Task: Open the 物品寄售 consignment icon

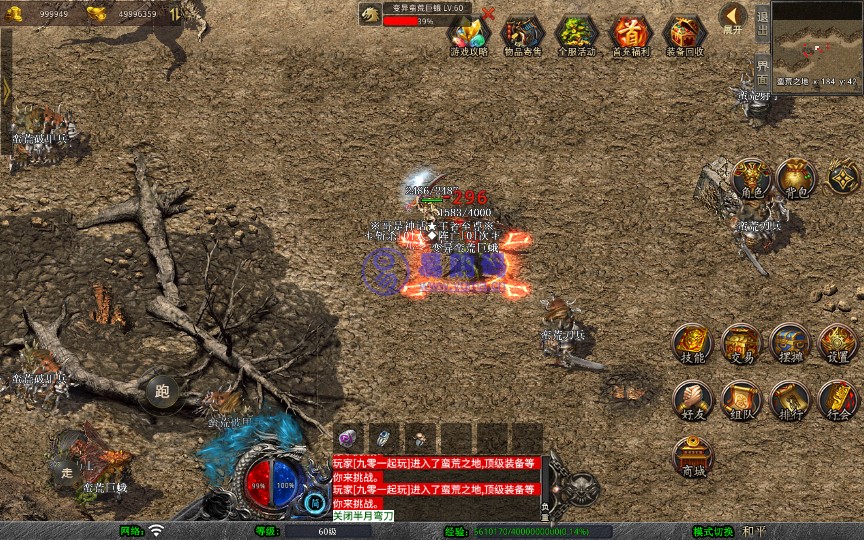Action: click(x=522, y=33)
